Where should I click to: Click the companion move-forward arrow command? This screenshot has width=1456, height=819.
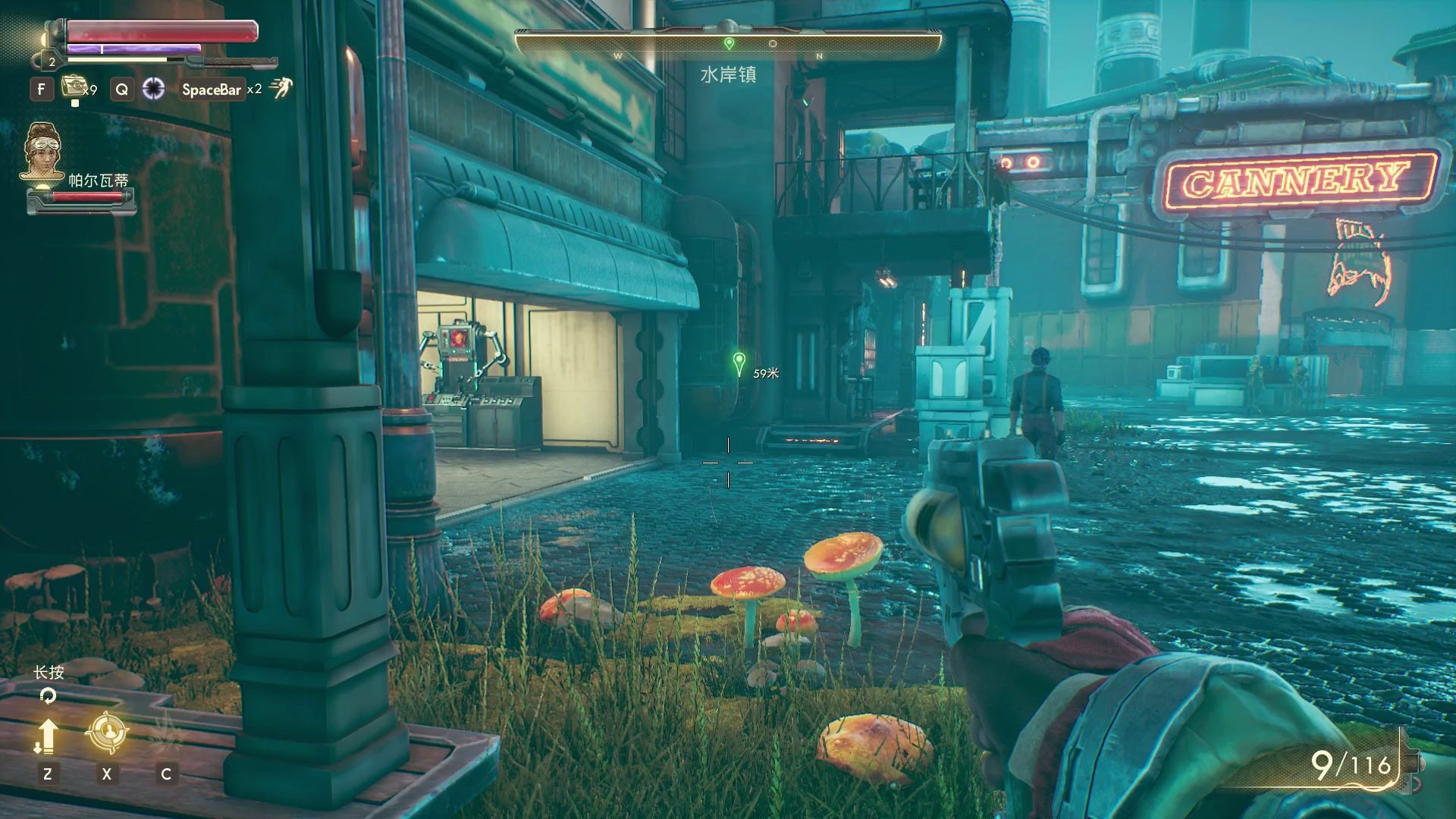[x=47, y=735]
